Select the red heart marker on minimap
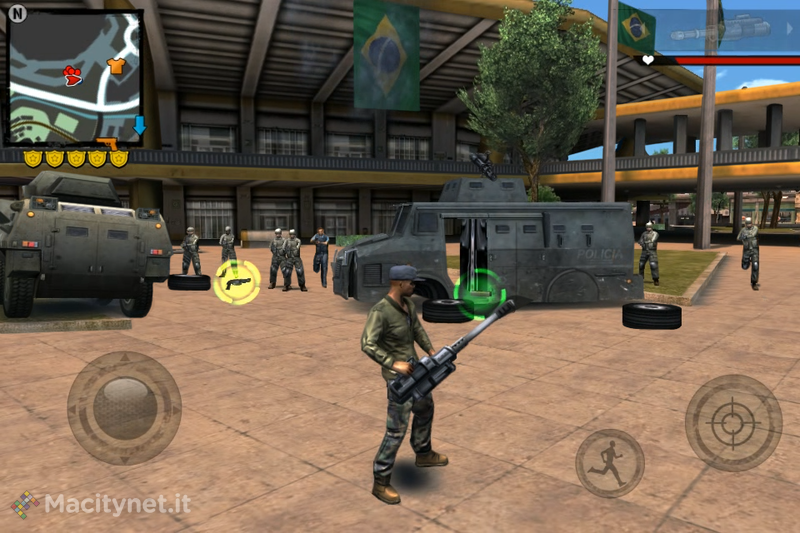800x533 pixels. (x=73, y=73)
